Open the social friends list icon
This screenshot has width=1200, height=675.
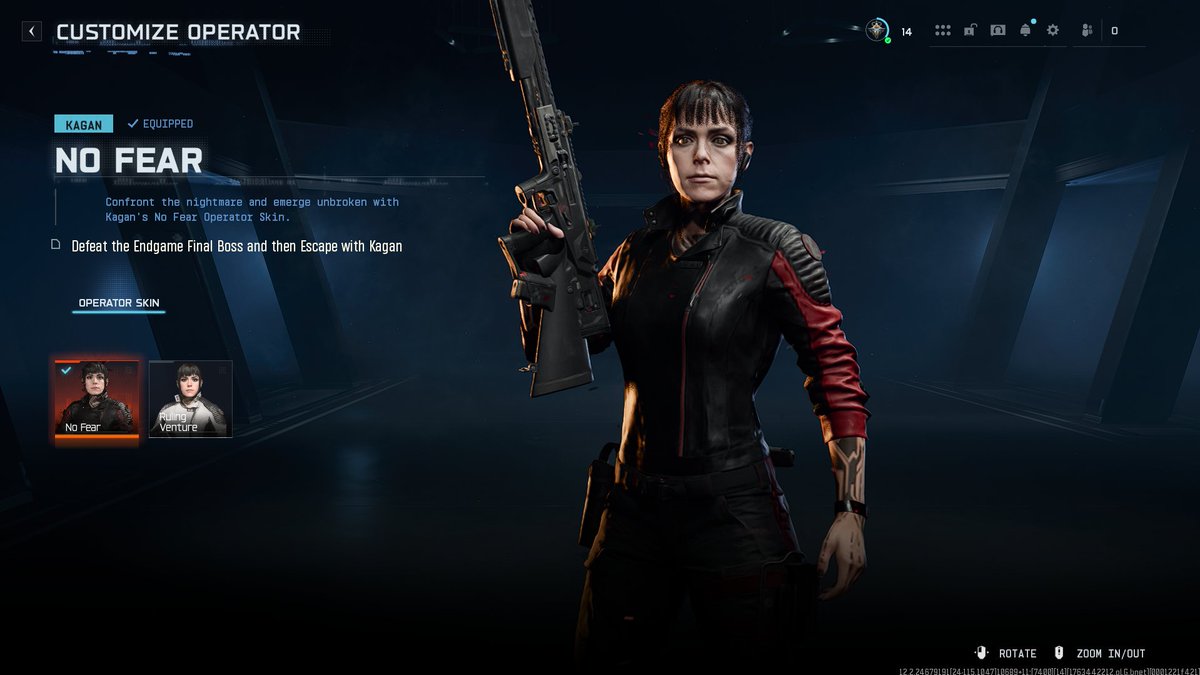click(x=1087, y=31)
